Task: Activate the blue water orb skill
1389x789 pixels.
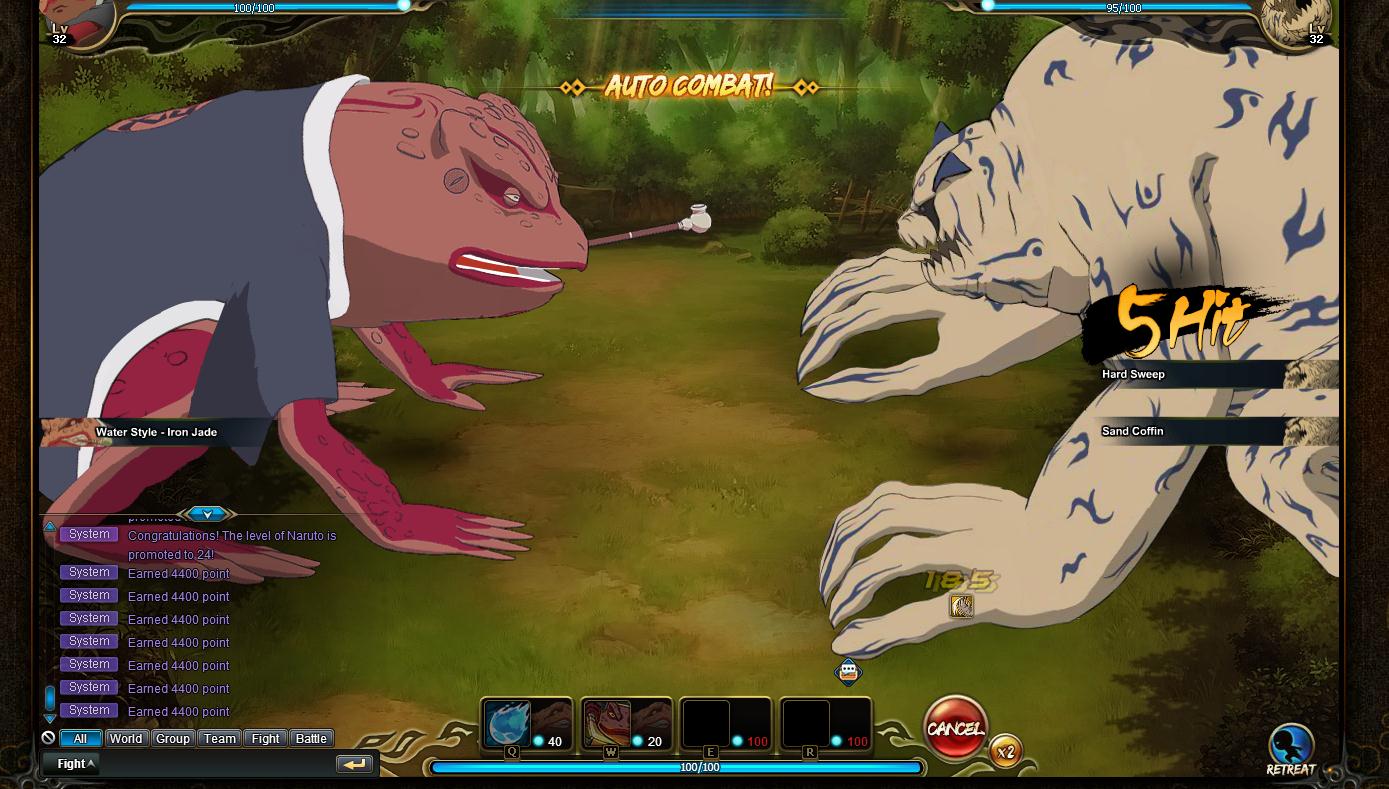Action: click(507, 723)
